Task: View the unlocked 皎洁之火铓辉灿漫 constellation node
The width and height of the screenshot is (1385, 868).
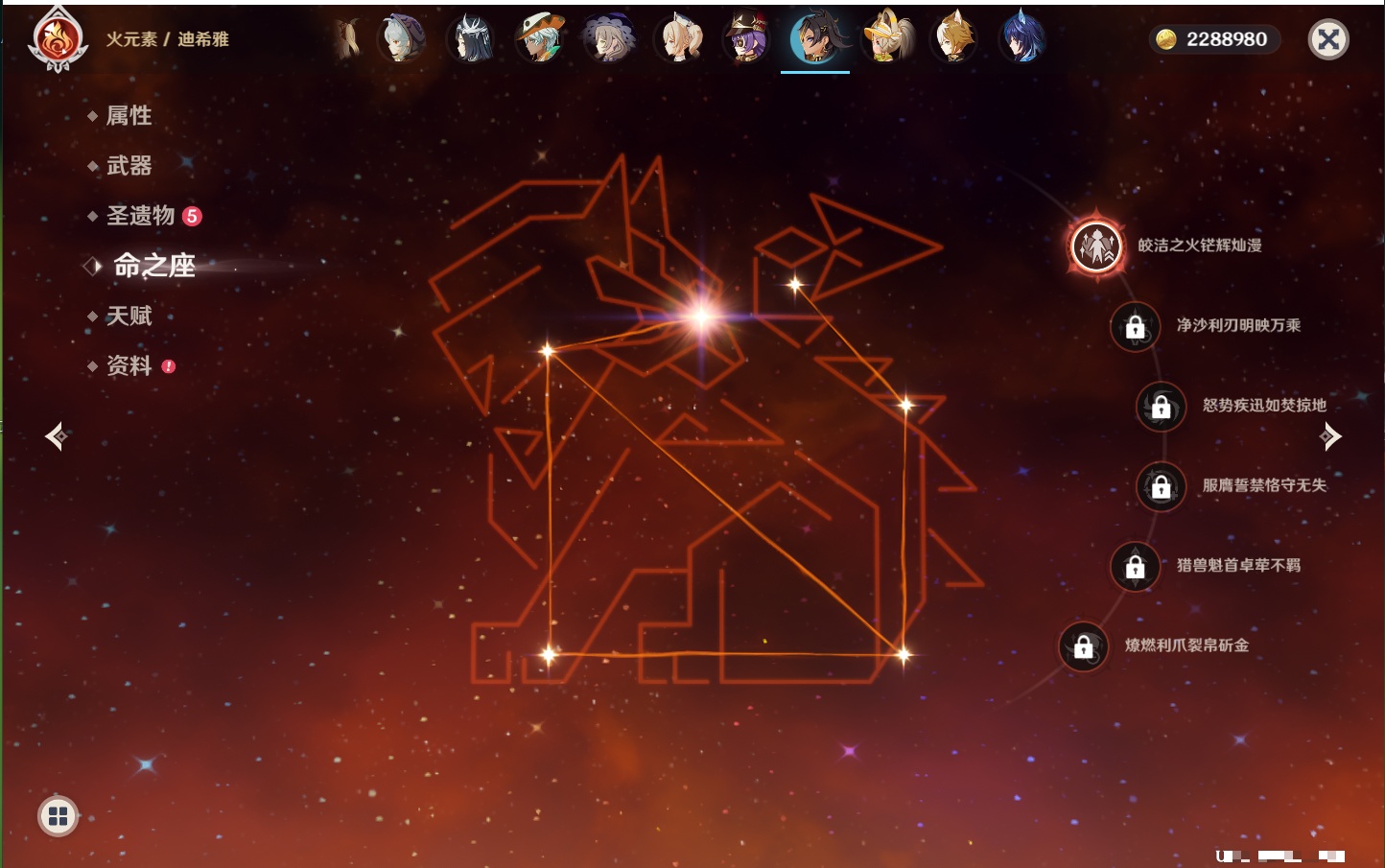Action: click(1096, 246)
